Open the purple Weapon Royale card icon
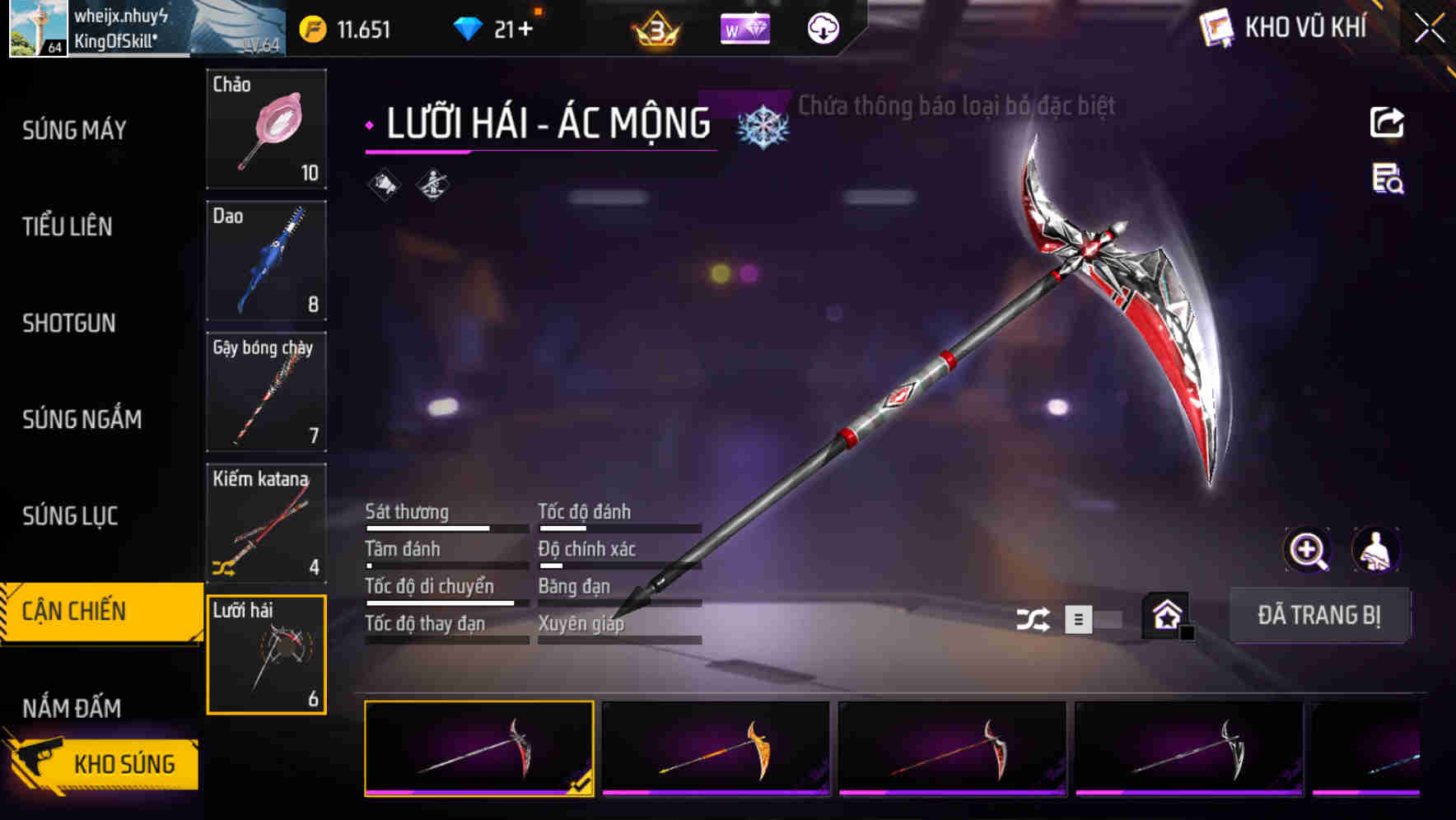 [745, 28]
